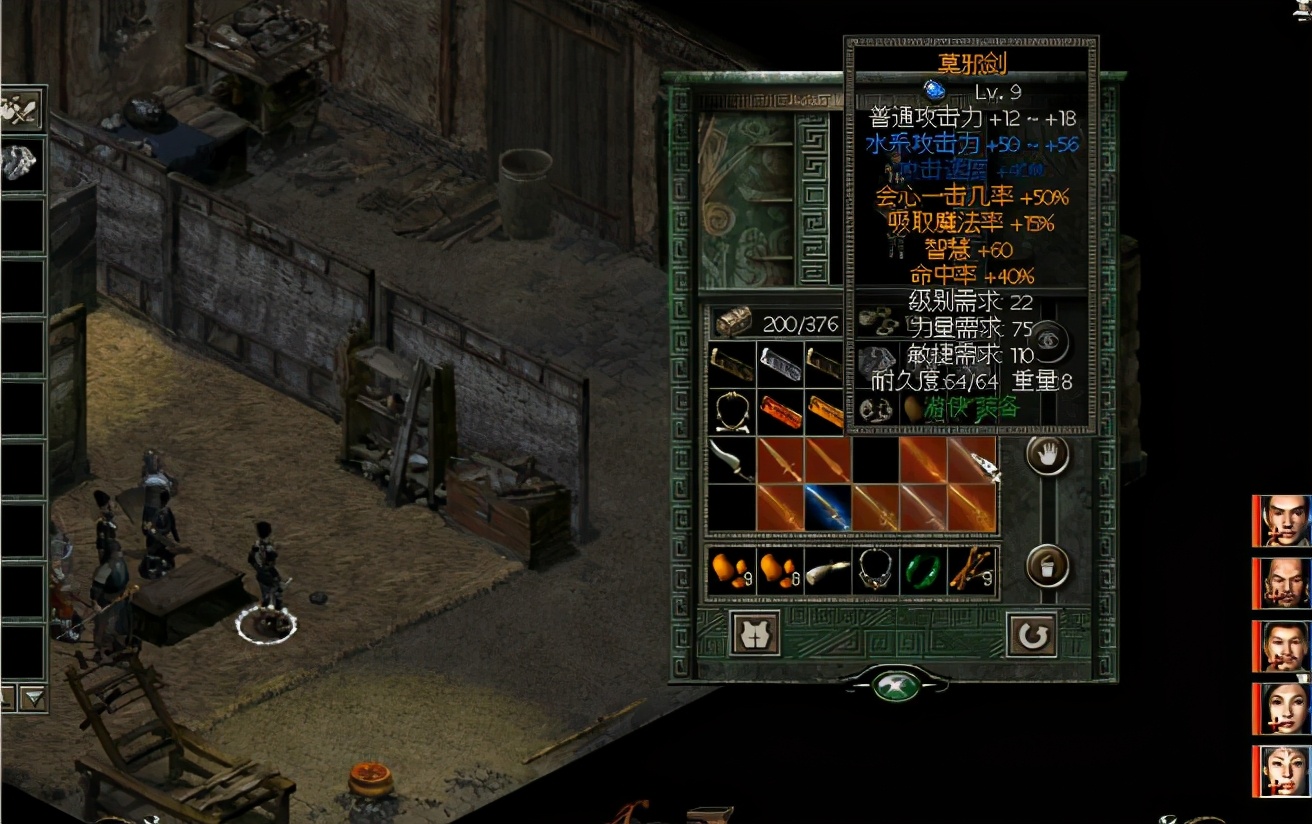
Task: Select the blue glowing sword in inventory
Action: click(827, 507)
